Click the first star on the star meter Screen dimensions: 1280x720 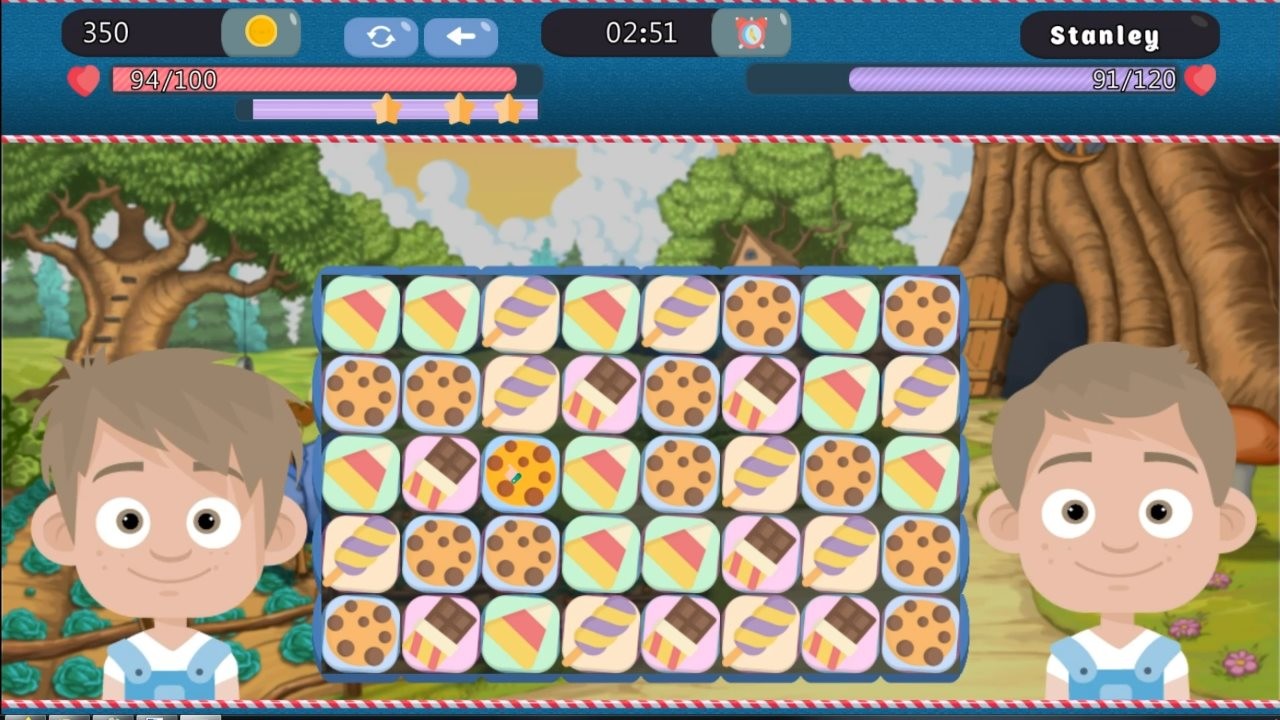(x=388, y=110)
